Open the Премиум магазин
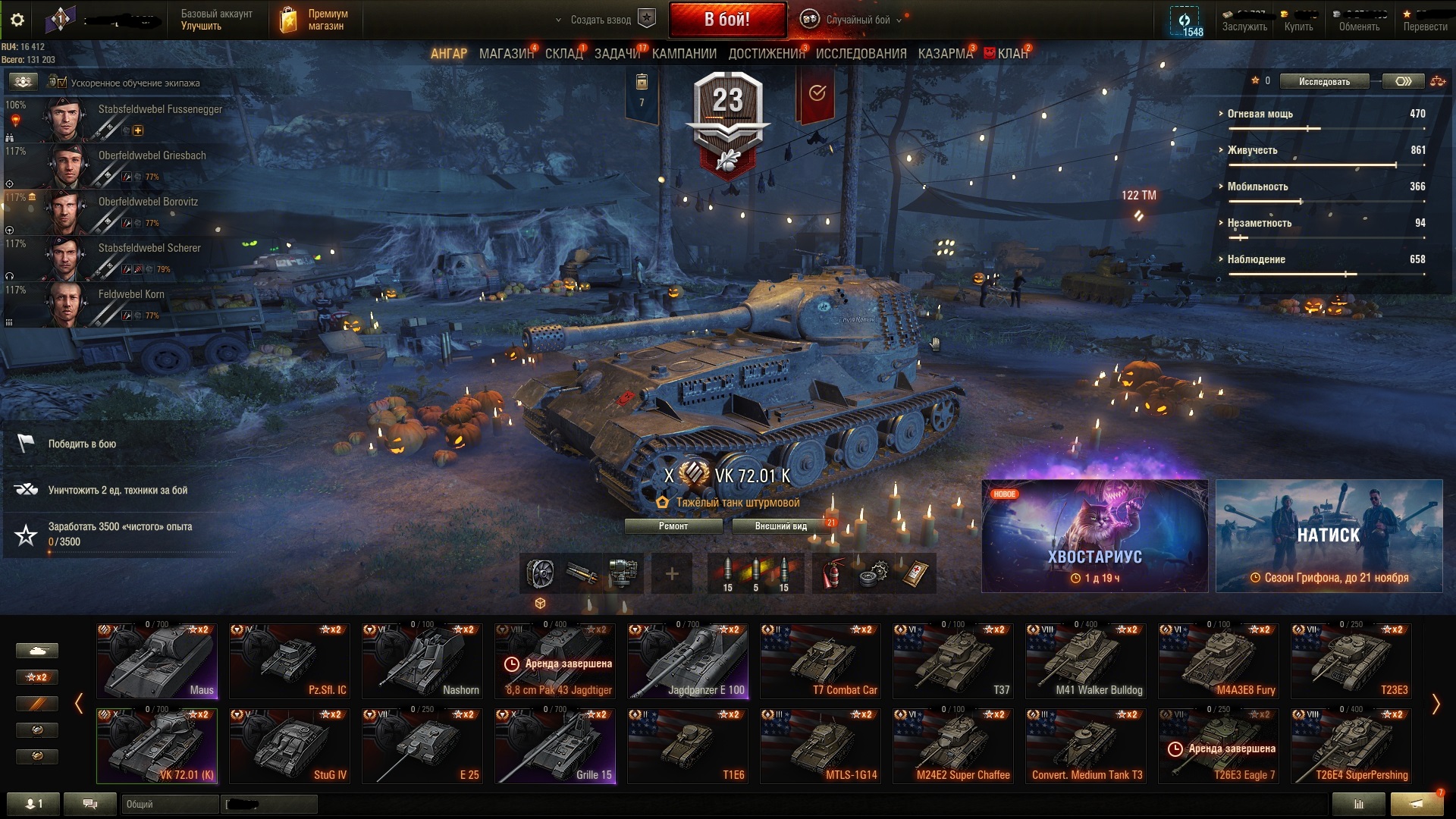Screen dimensions: 1456x819 click(x=315, y=20)
